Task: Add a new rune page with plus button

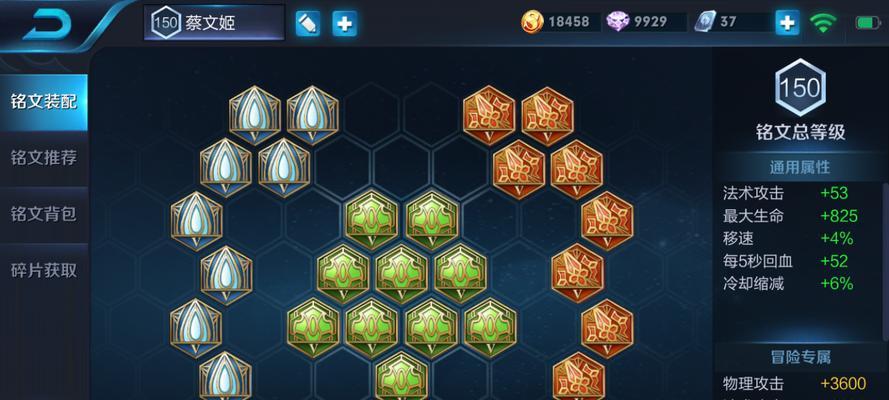Action: tap(345, 23)
